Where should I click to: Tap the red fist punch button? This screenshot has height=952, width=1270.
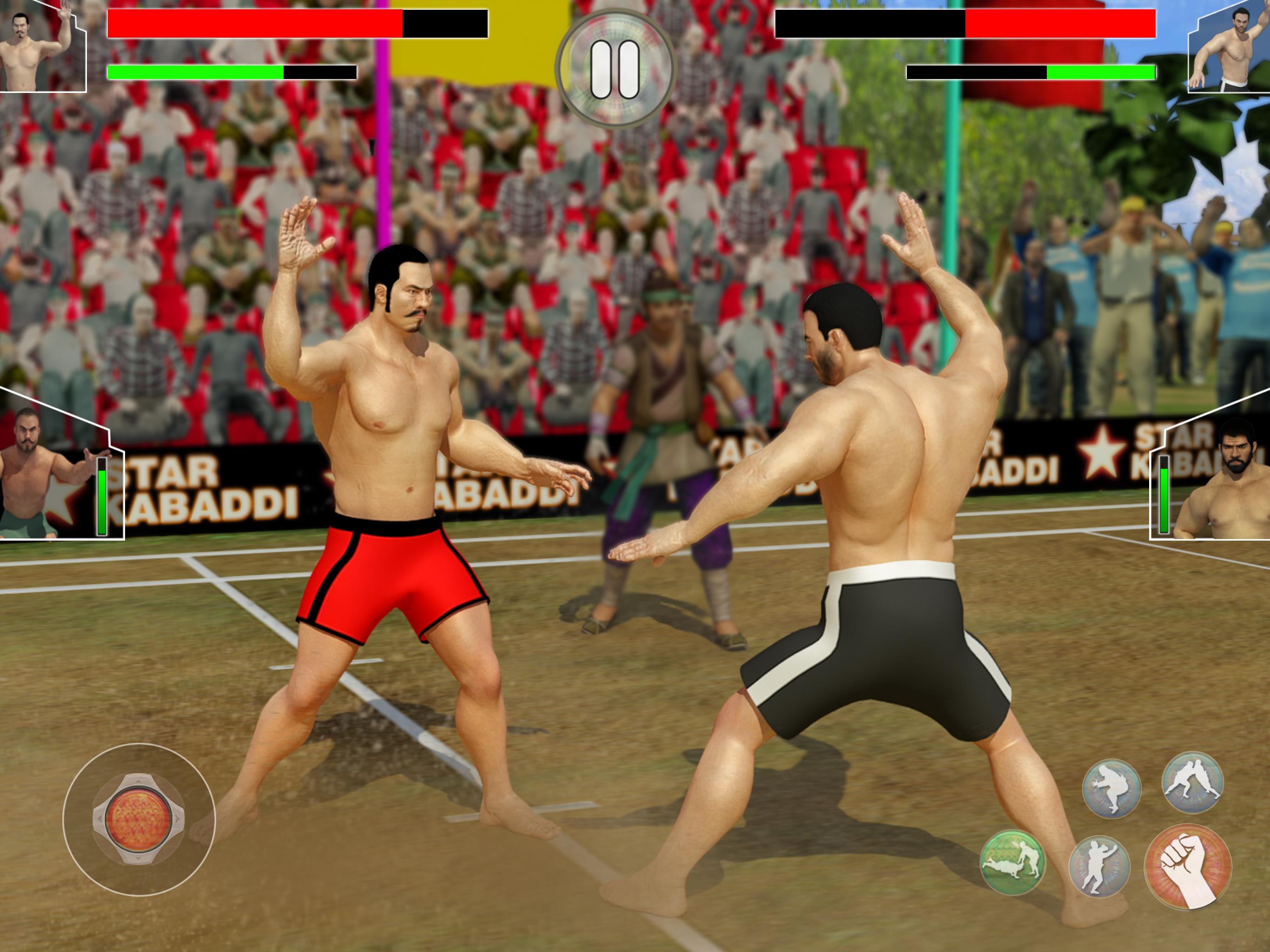[1187, 867]
